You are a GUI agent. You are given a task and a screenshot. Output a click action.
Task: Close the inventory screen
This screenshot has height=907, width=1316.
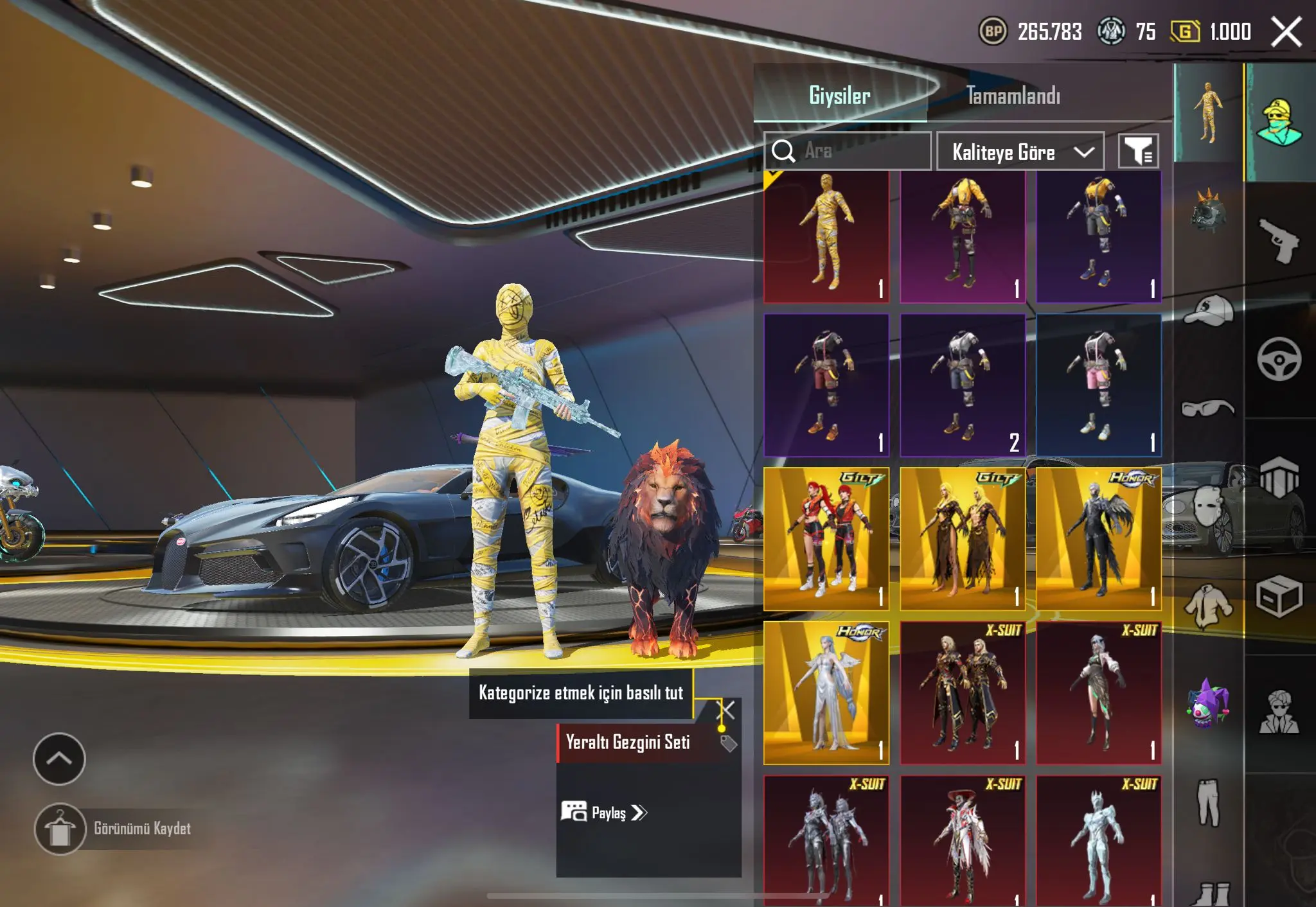(1286, 32)
